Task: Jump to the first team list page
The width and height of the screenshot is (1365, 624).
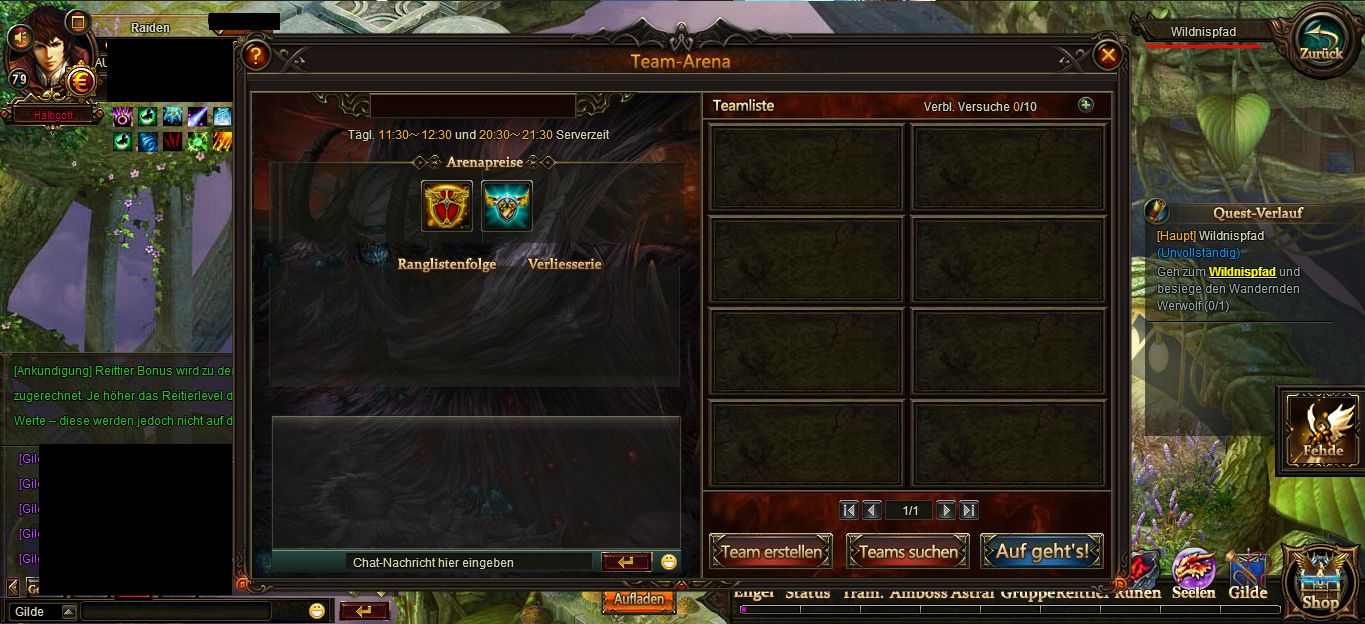Action: click(x=849, y=510)
